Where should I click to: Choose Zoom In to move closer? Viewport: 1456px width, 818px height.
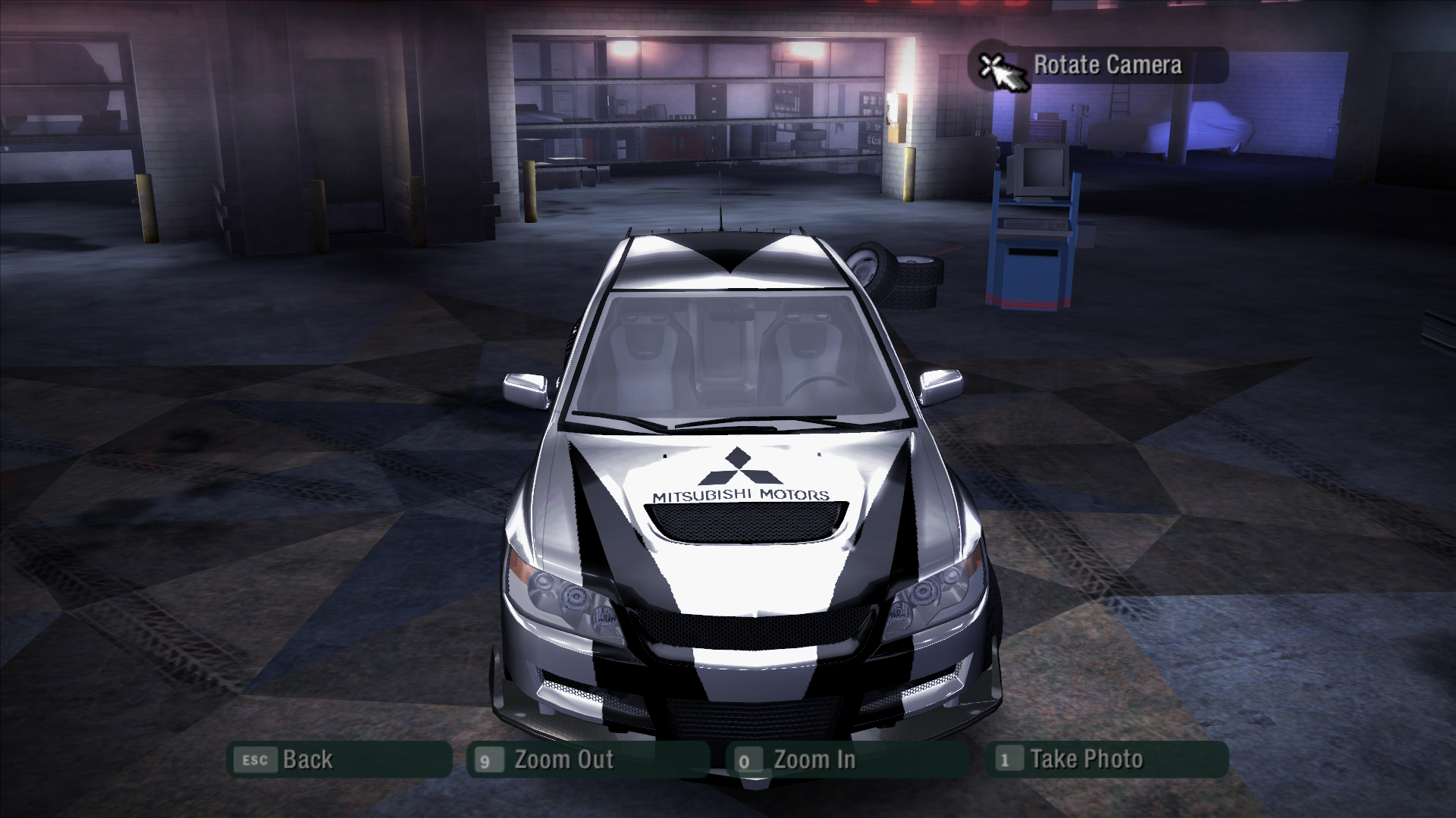click(847, 760)
